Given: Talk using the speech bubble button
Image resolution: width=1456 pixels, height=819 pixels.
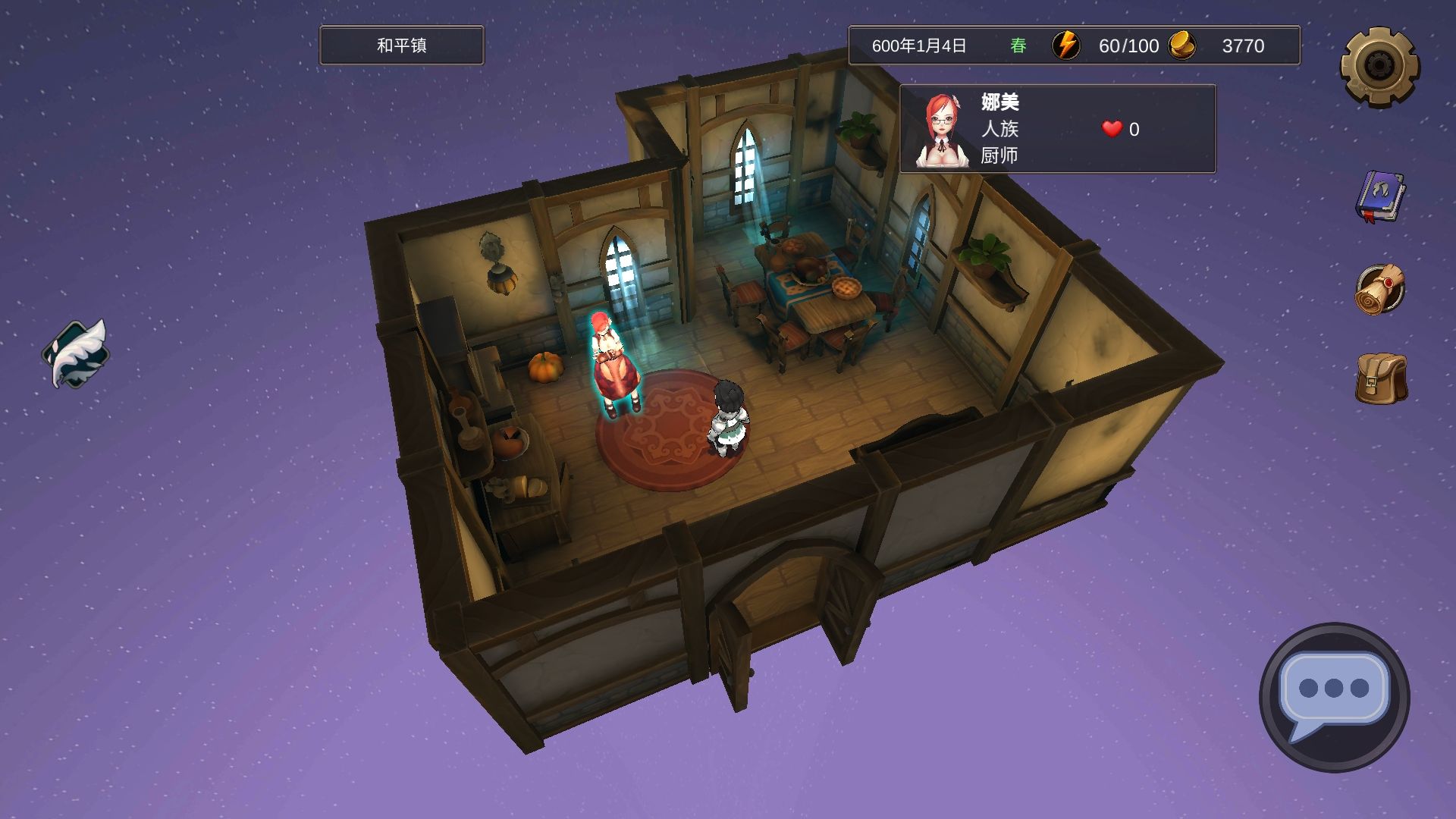Looking at the screenshot, I should tap(1334, 696).
